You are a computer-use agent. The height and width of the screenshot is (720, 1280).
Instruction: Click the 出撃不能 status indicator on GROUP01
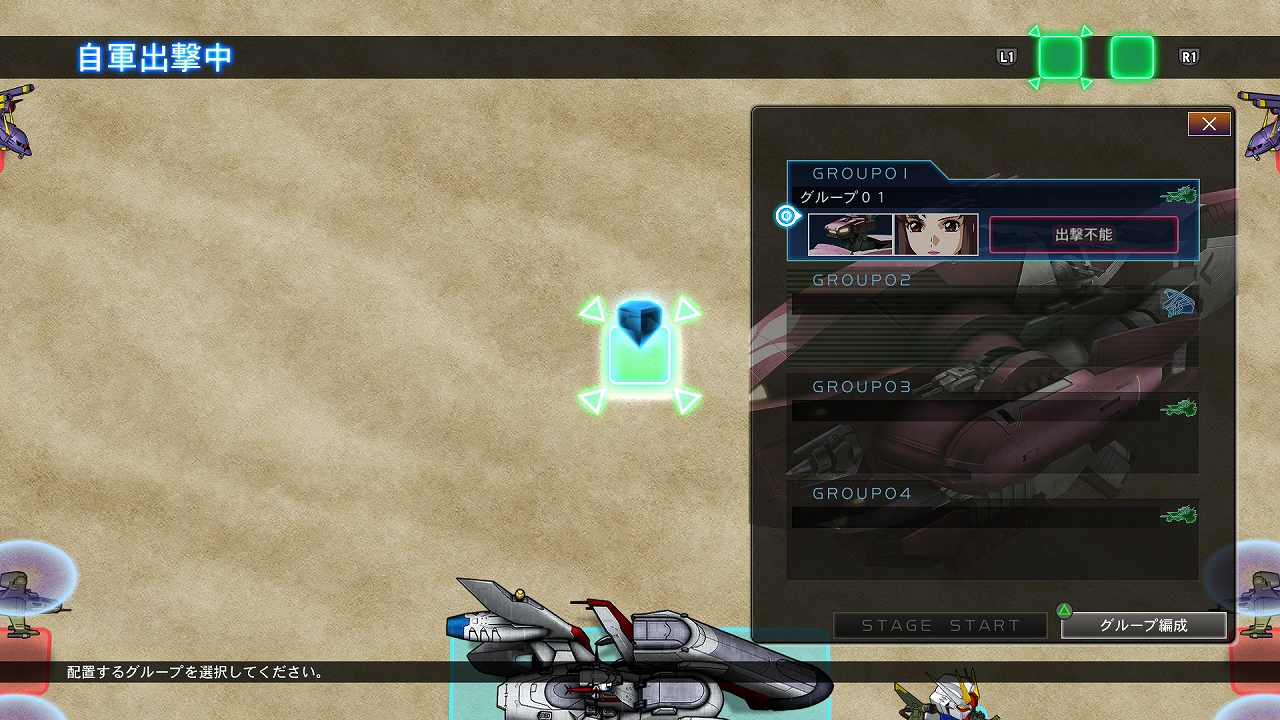1083,234
